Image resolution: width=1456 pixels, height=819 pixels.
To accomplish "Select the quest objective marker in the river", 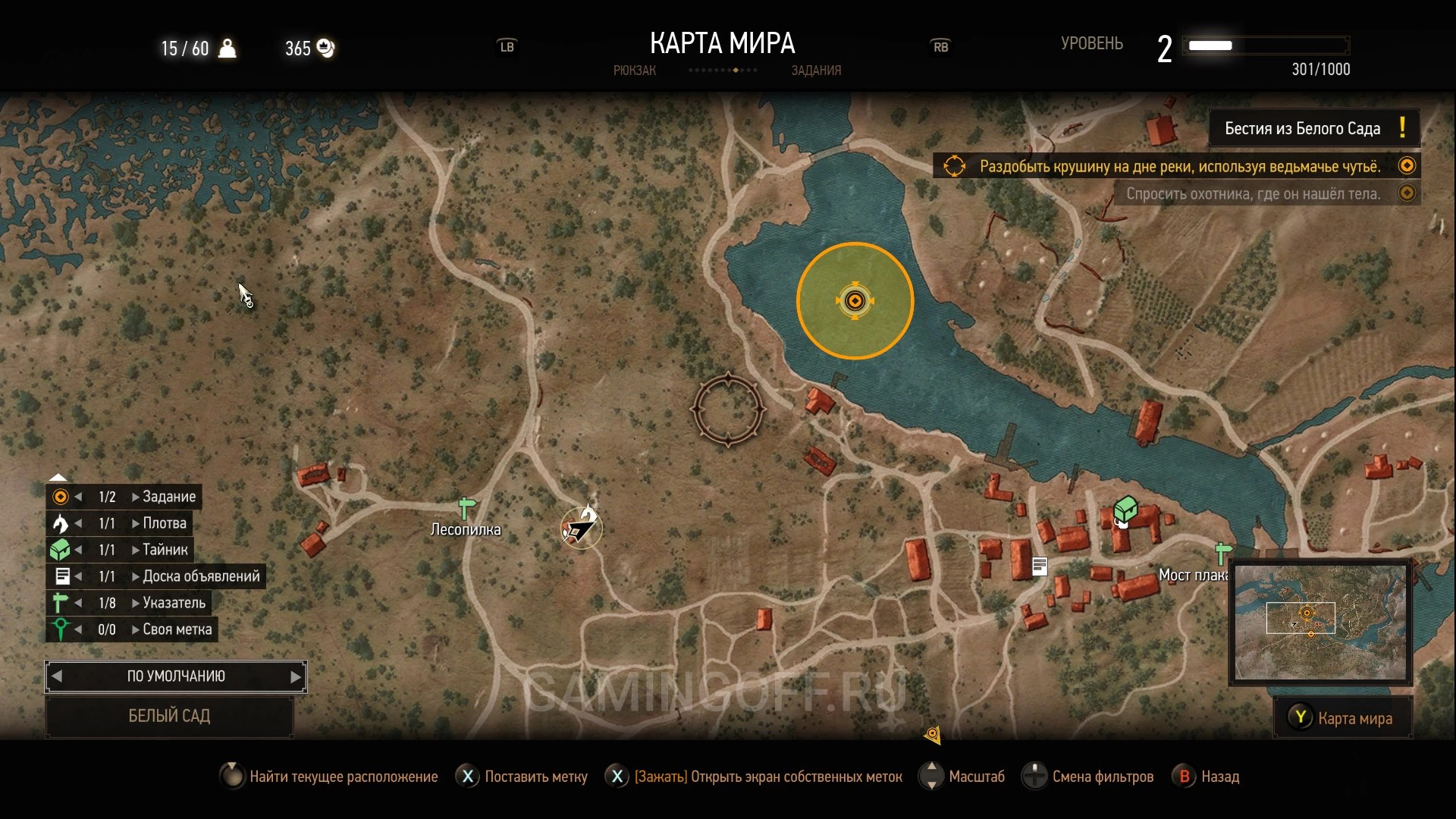I will coord(855,301).
